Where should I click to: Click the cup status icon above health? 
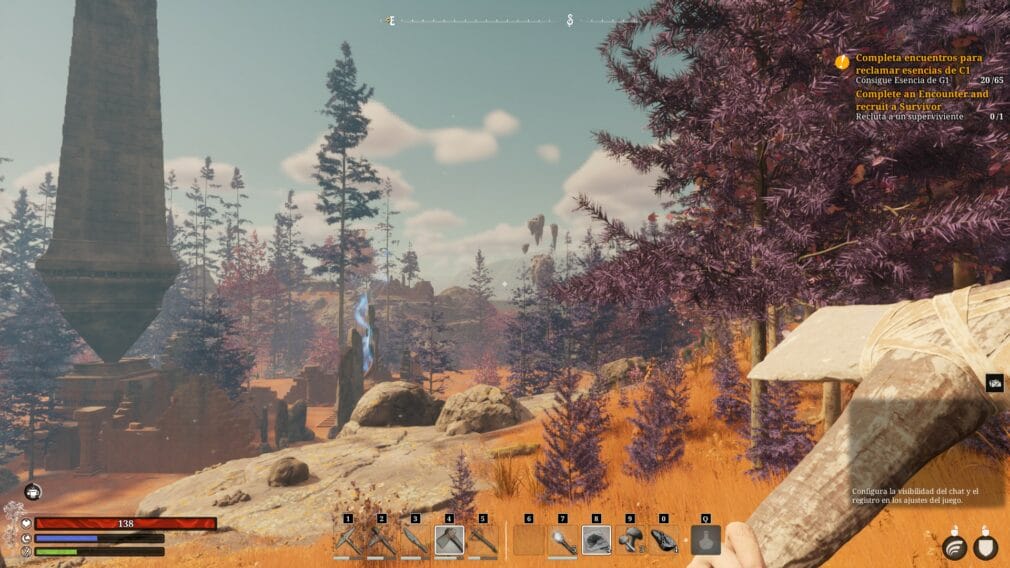32,491
